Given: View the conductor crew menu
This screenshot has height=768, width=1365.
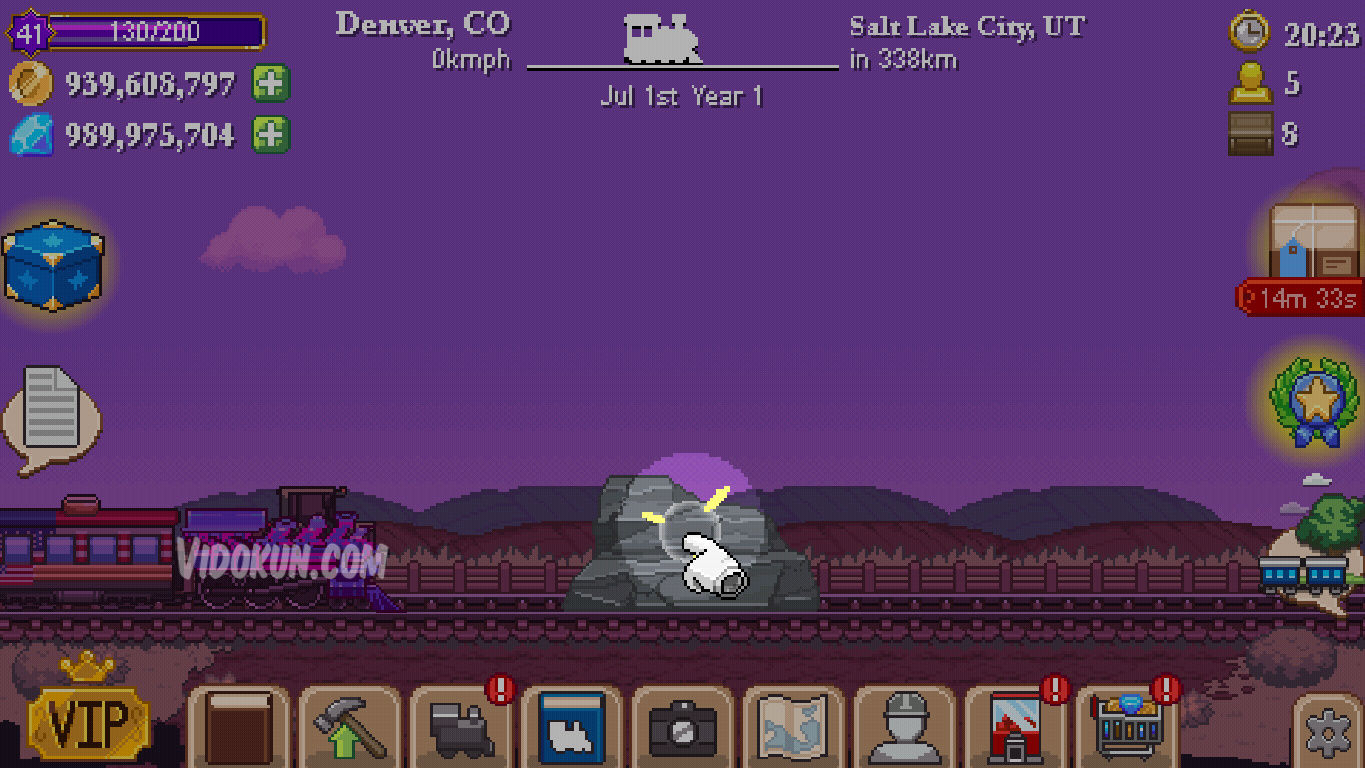Looking at the screenshot, I should pyautogui.click(x=904, y=730).
